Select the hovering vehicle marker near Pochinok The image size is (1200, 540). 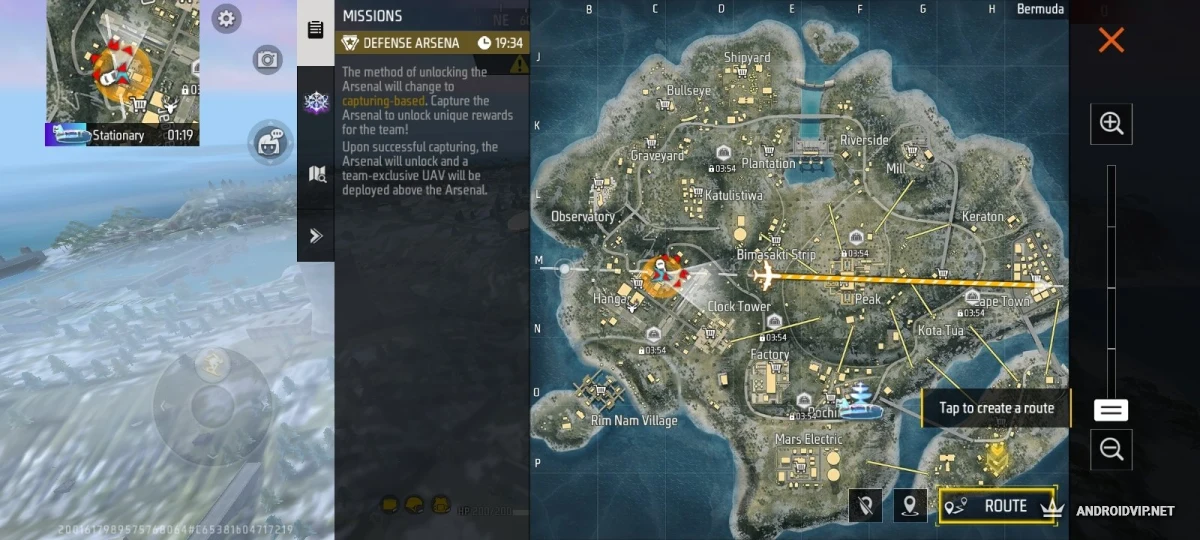(859, 399)
